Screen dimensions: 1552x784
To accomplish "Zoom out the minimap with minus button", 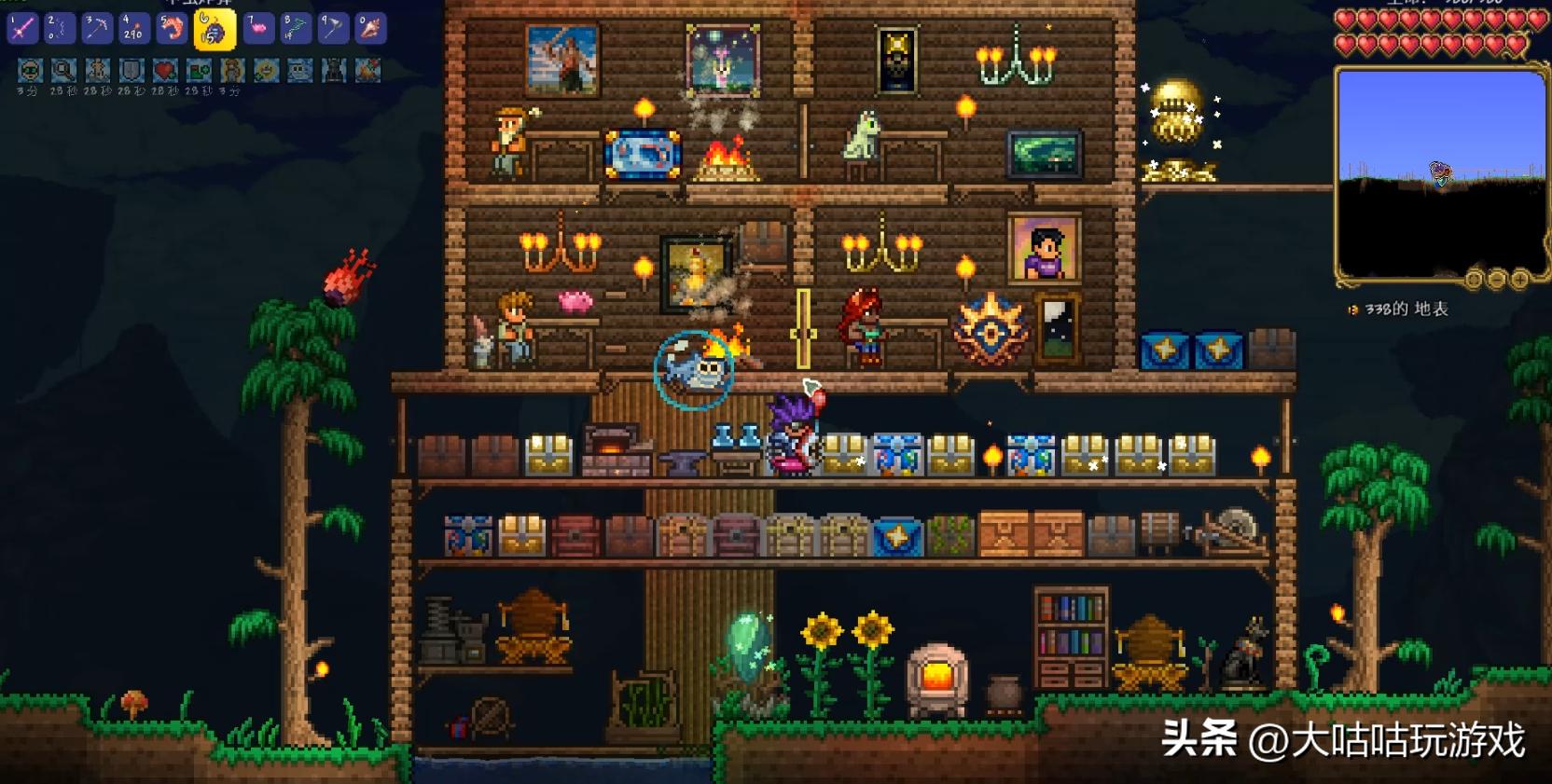I will [x=1497, y=279].
